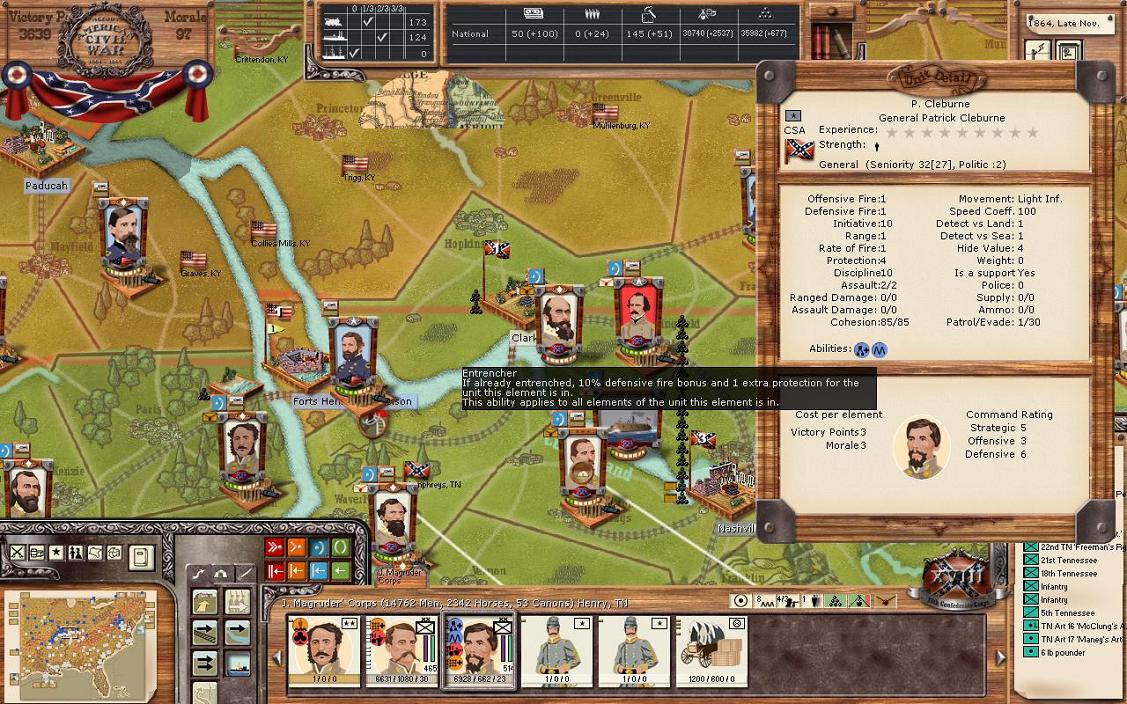Select Magruder's Corps stack on the map
The image size is (1127, 704).
click(x=395, y=520)
